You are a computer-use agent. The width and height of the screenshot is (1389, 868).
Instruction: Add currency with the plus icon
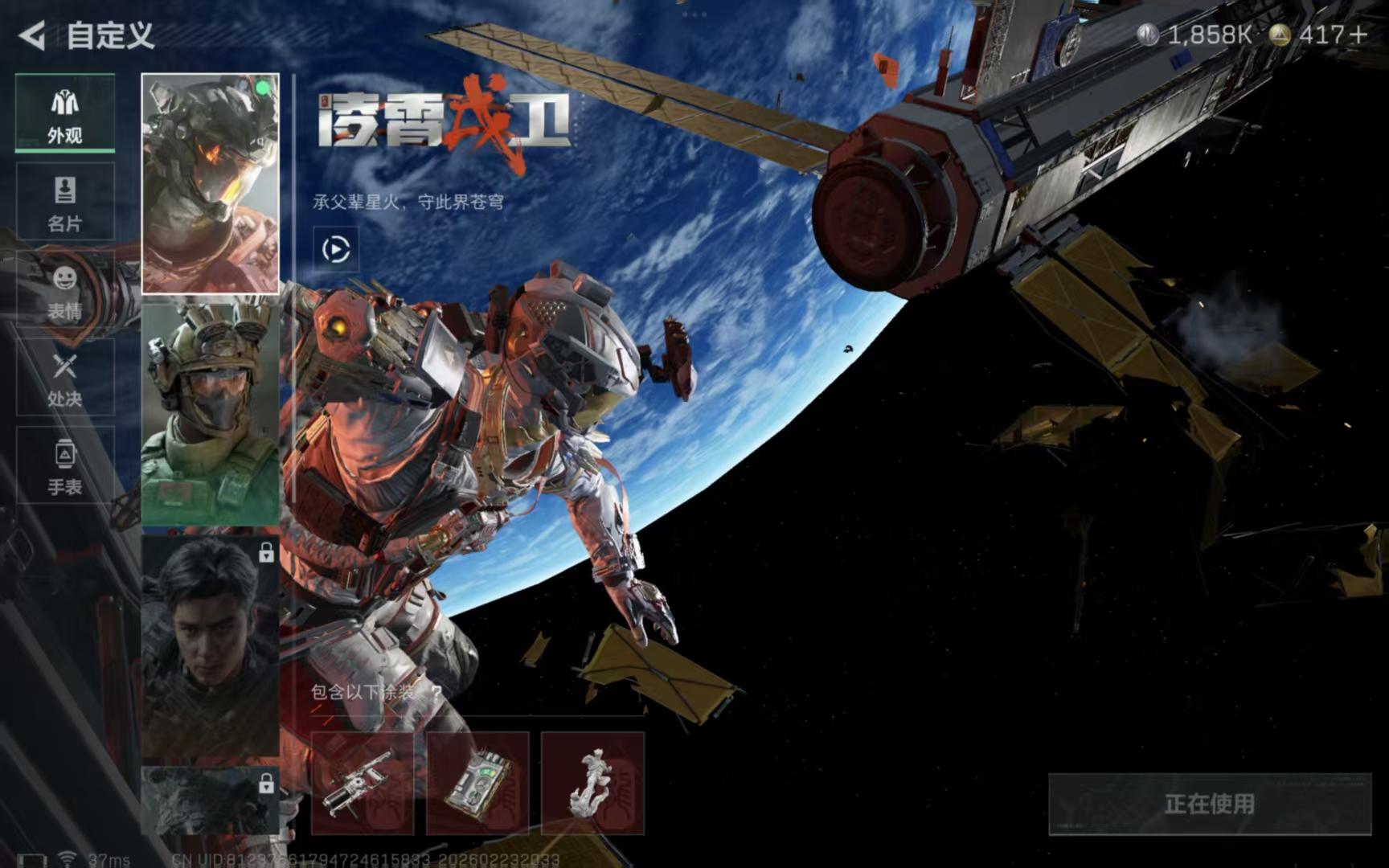[1358, 35]
